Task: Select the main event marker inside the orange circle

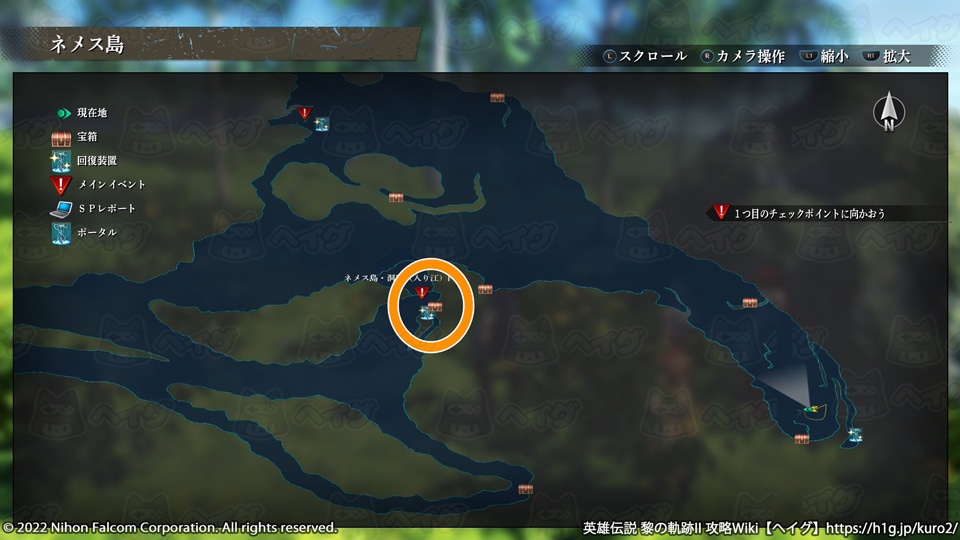Action: point(422,293)
